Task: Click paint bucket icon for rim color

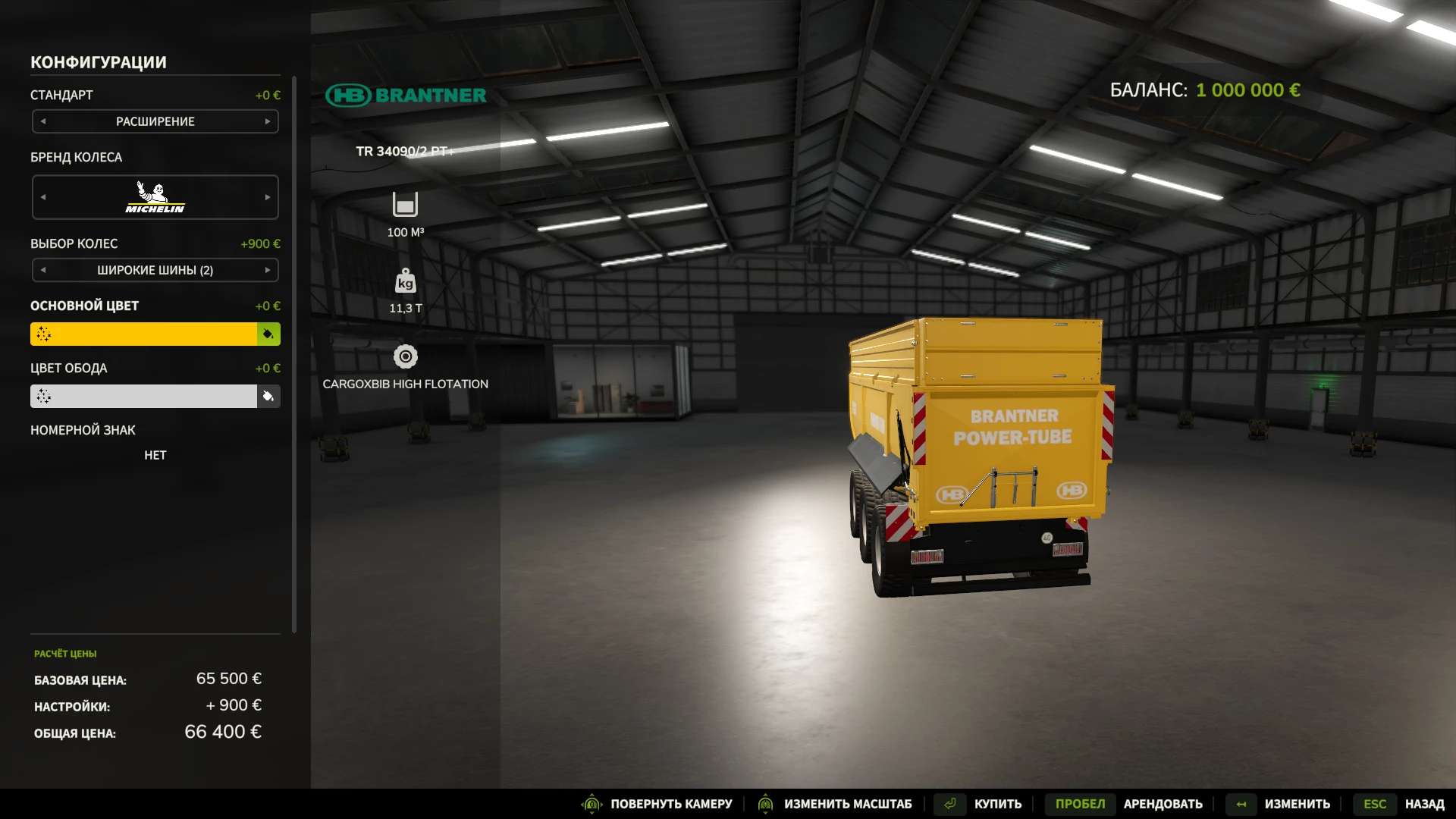Action: point(268,396)
